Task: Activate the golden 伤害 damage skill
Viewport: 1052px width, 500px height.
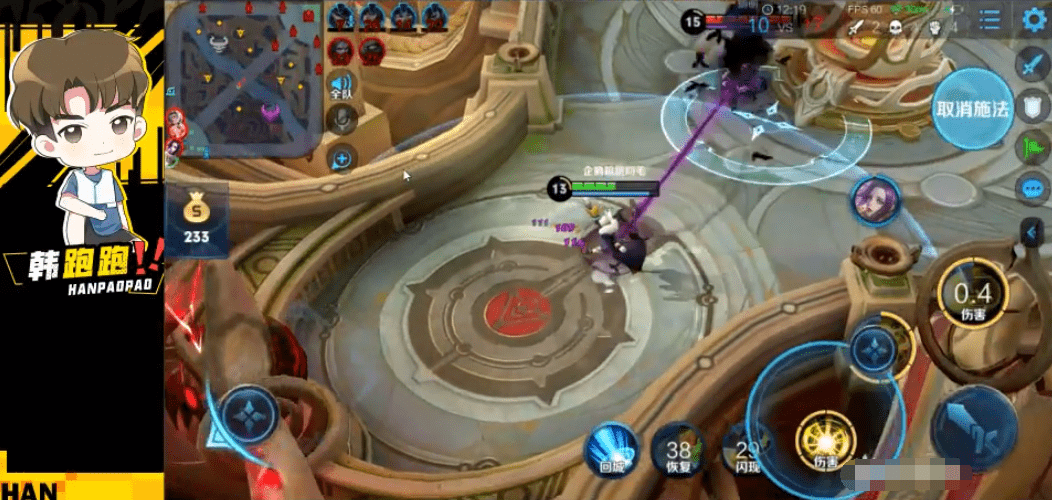Action: 825,442
